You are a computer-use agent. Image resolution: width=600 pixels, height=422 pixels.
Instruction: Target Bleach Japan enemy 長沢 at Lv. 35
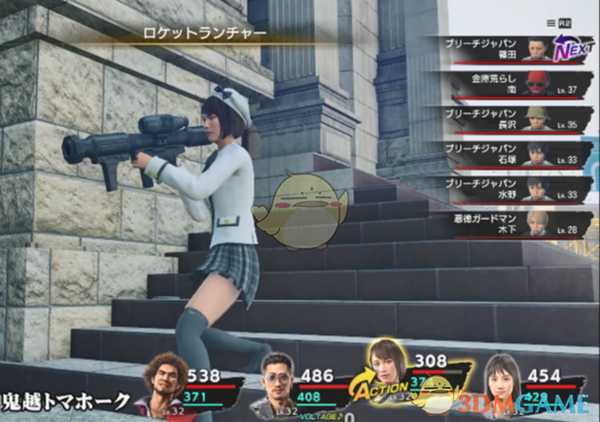click(505, 118)
